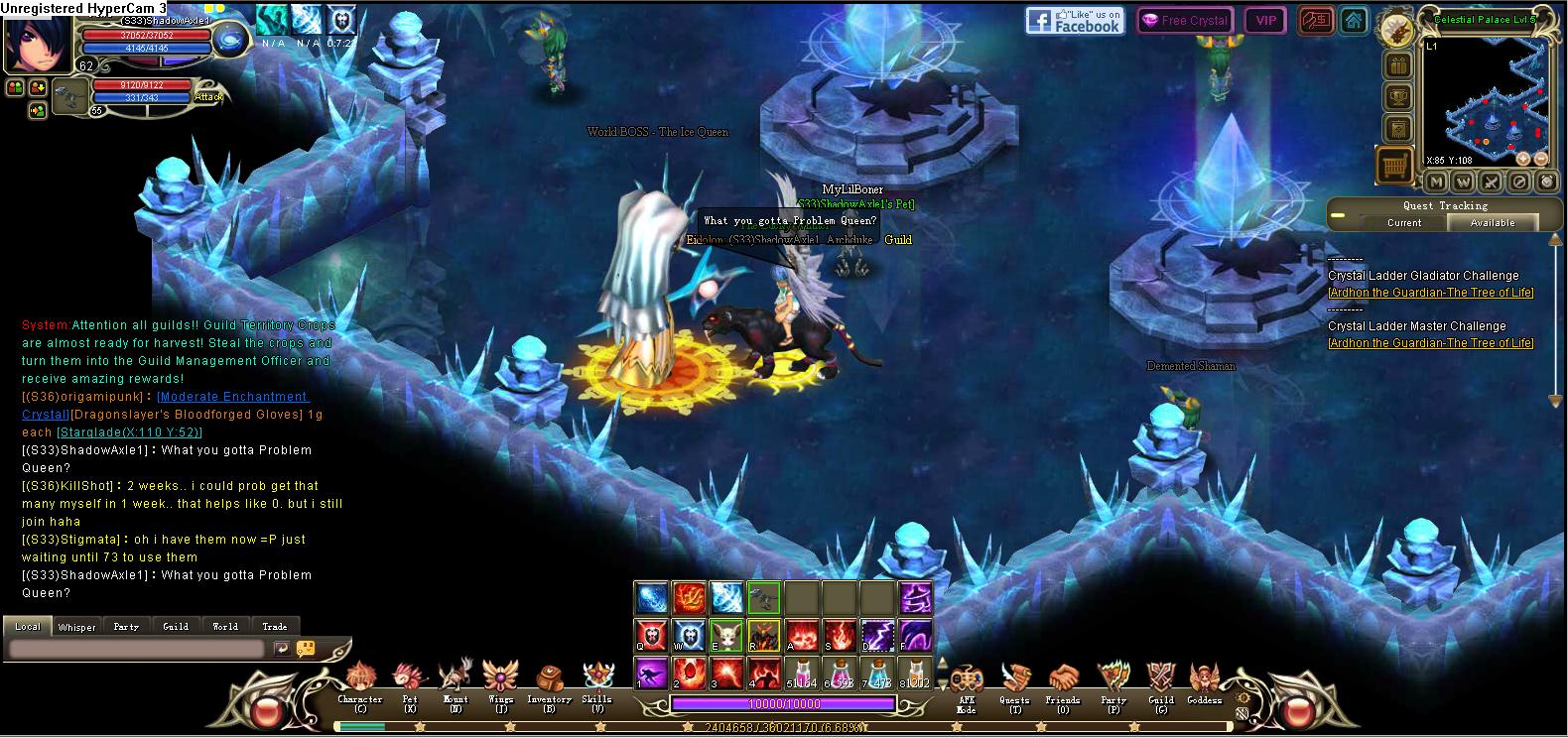Activate the skill in hotkey slot Q
The width and height of the screenshot is (1568, 738).
(651, 634)
